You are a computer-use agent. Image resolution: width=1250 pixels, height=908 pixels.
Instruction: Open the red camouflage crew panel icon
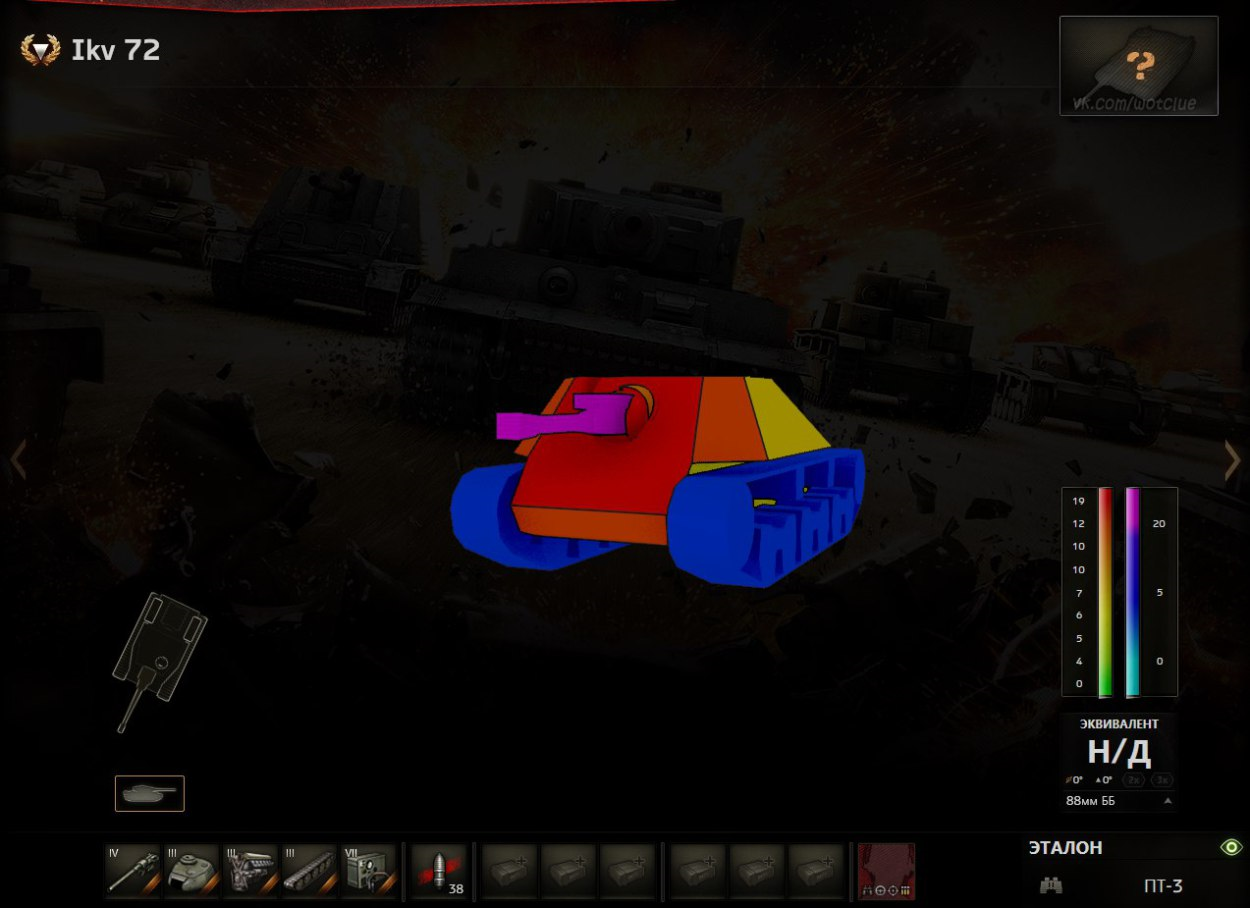tap(886, 871)
